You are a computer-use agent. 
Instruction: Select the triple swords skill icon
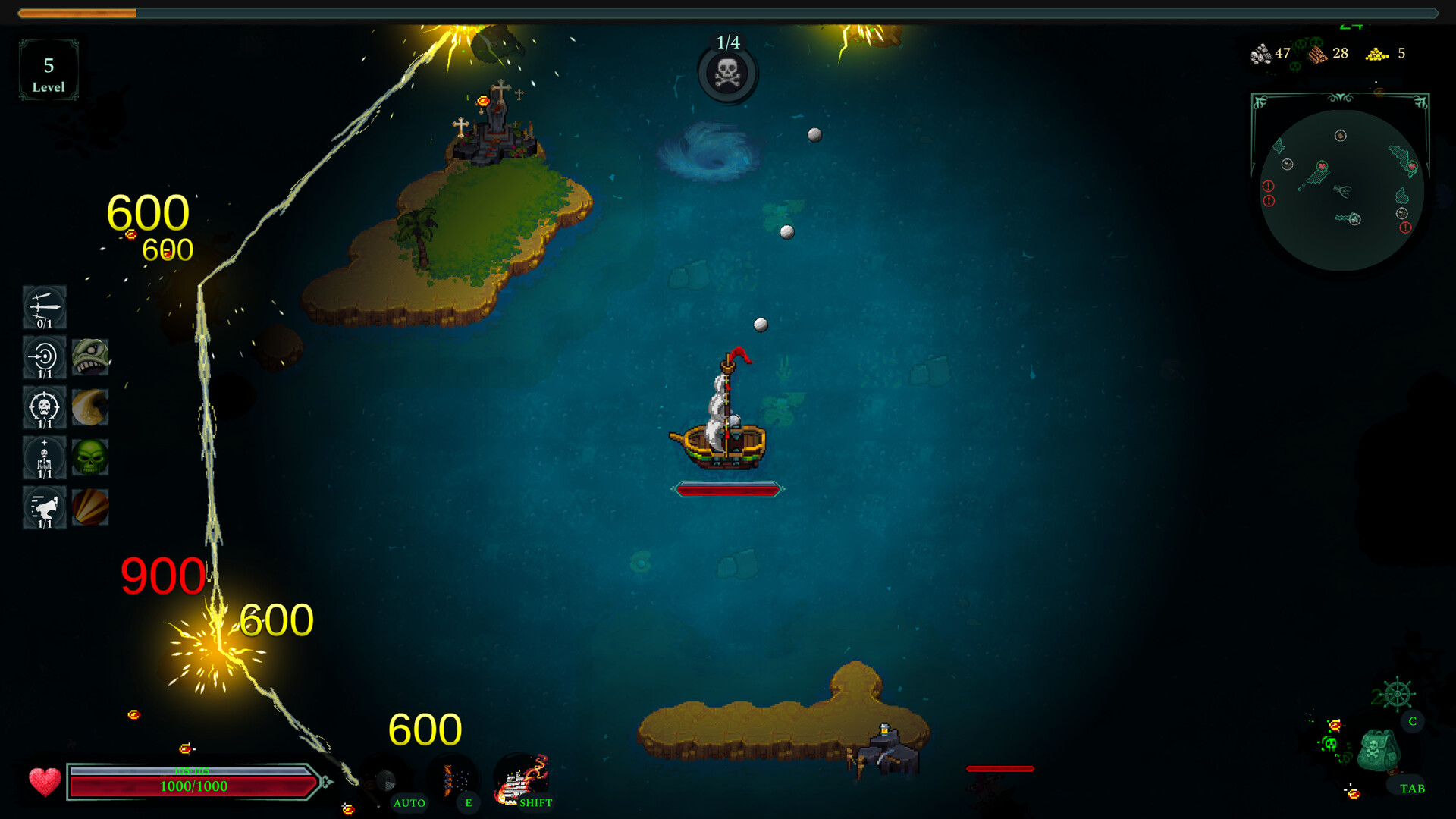43,307
